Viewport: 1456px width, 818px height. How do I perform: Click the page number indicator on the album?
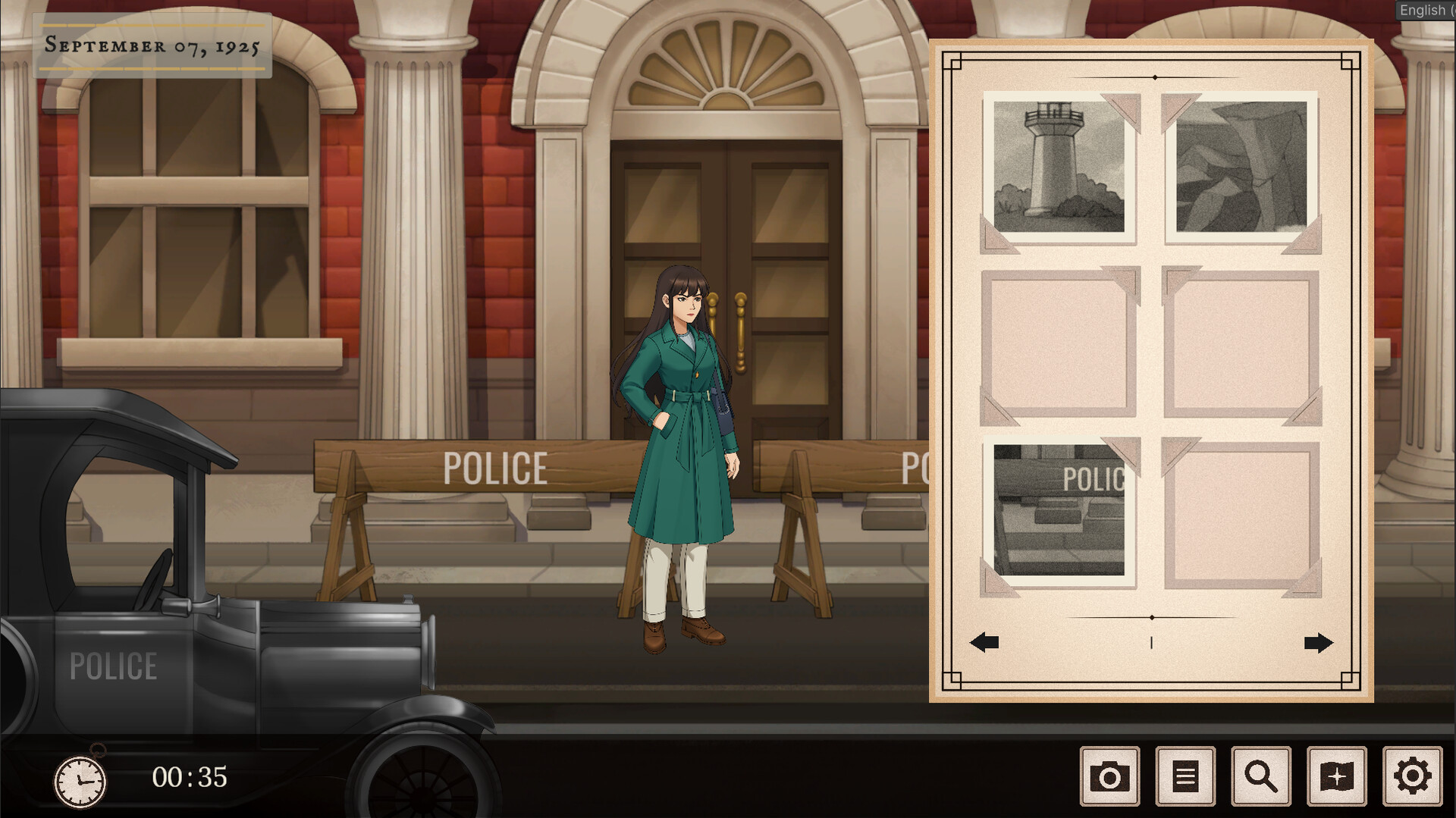pos(1153,643)
